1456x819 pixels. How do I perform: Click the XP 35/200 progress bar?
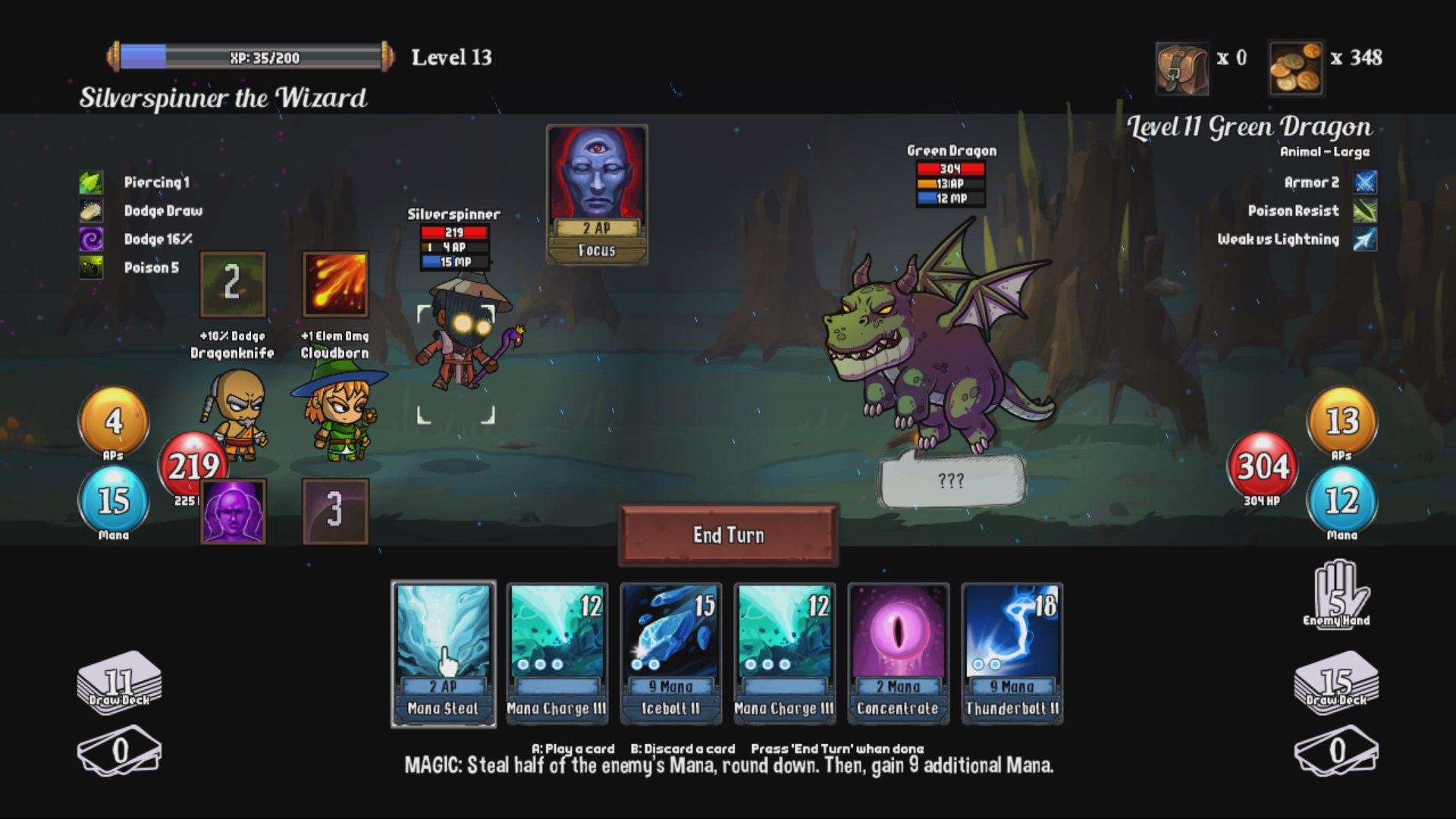250,55
